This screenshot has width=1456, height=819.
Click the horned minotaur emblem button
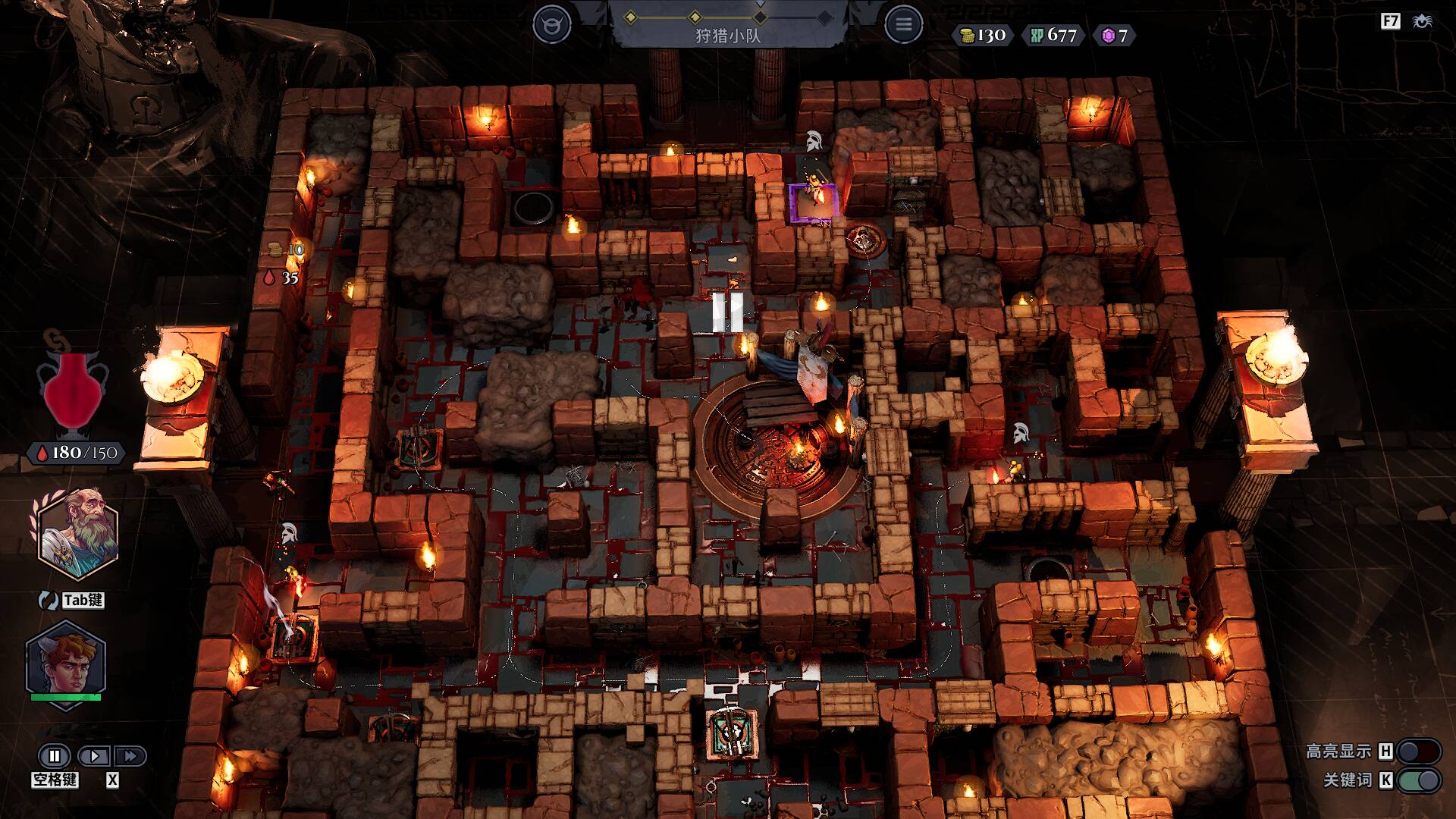[551, 25]
